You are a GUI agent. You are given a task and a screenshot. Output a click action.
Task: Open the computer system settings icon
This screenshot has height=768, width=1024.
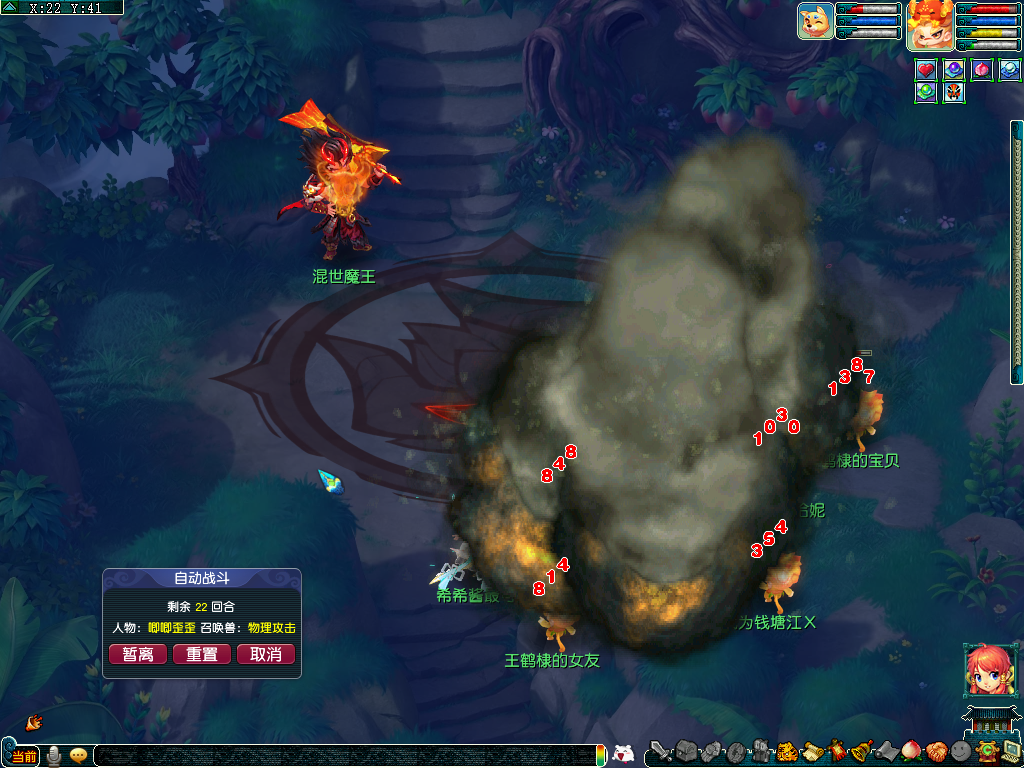1010,751
